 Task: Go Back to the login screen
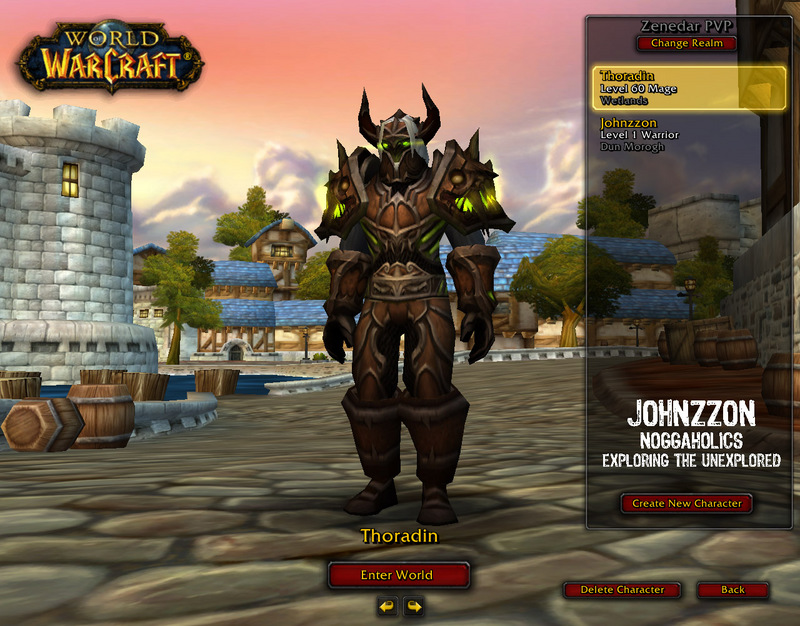pos(733,590)
